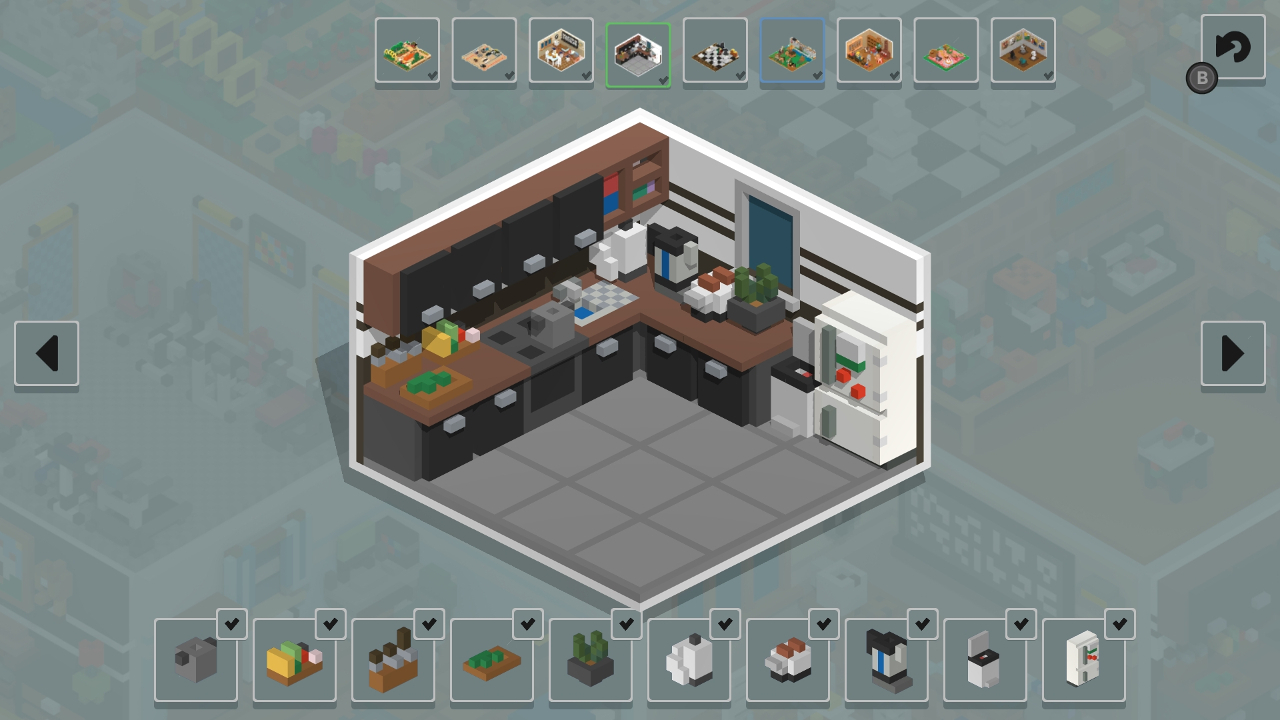
Task: Toggle the checkmark on the taco plate piece
Action: [x=330, y=624]
